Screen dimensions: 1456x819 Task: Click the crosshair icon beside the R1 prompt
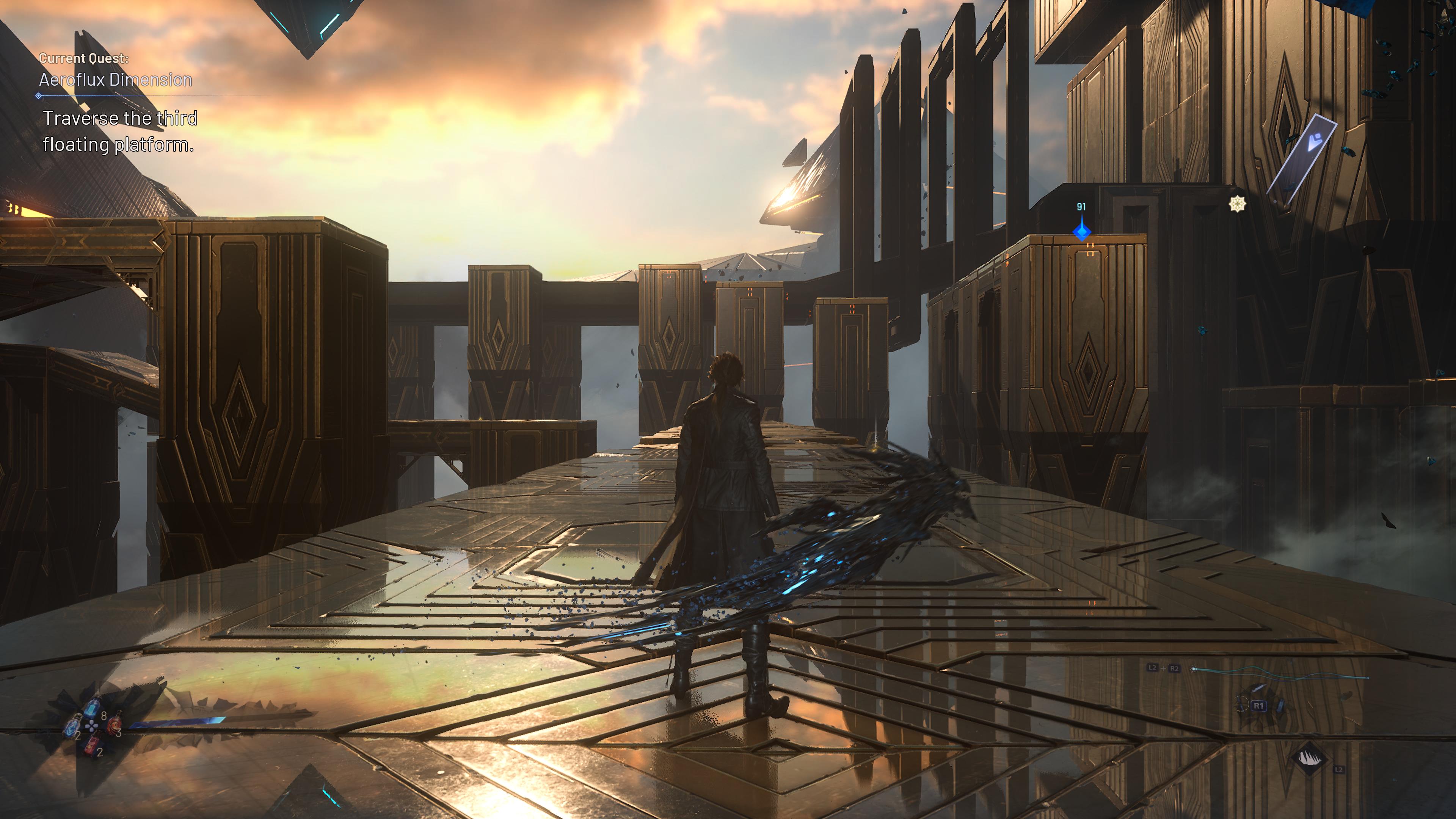(1241, 705)
